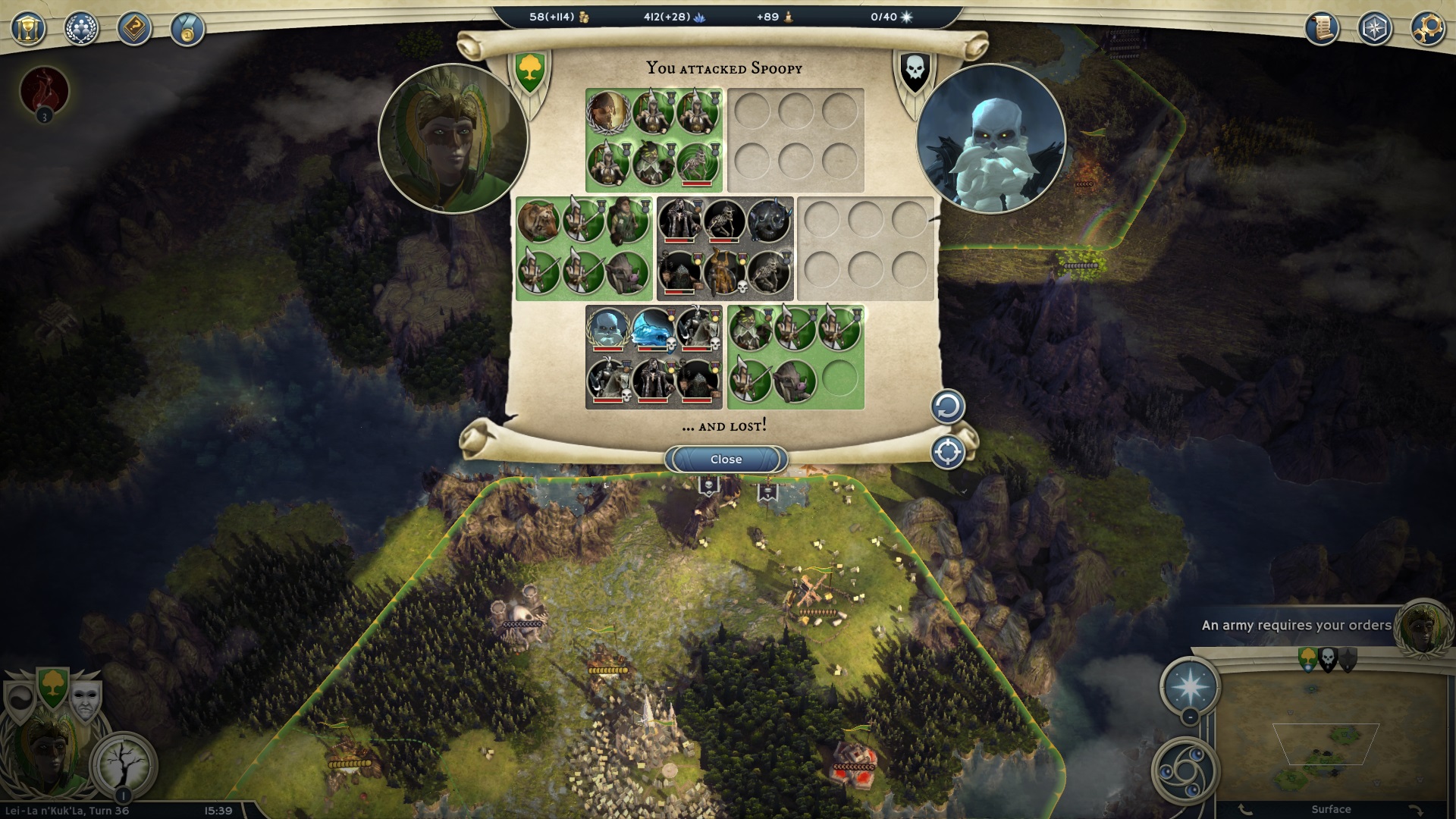
Task: Click the dead tree ability button
Action: point(122,762)
